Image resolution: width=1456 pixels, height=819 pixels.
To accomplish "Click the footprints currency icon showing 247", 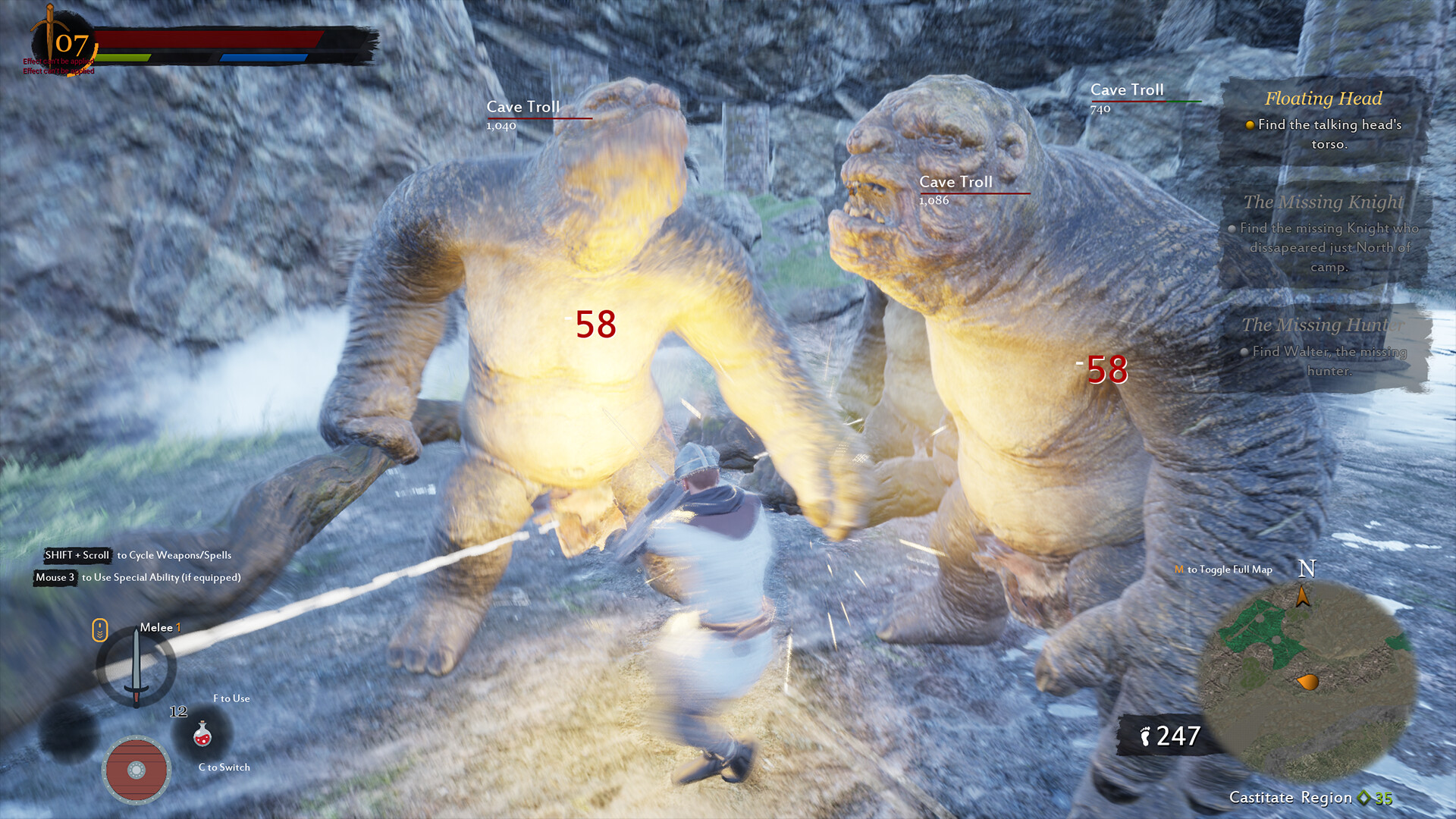I will [x=1147, y=735].
